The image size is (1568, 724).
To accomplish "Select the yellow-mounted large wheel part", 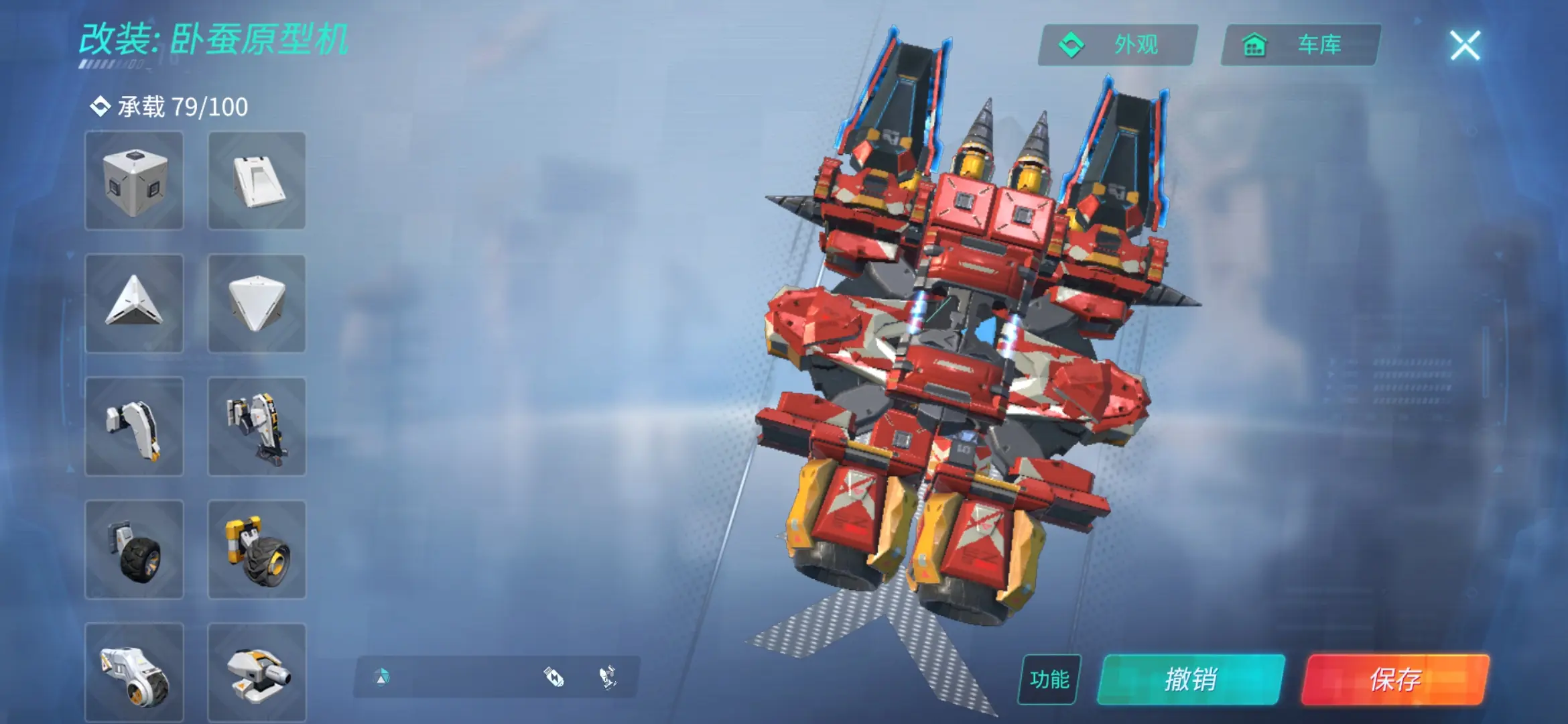I will 257,550.
